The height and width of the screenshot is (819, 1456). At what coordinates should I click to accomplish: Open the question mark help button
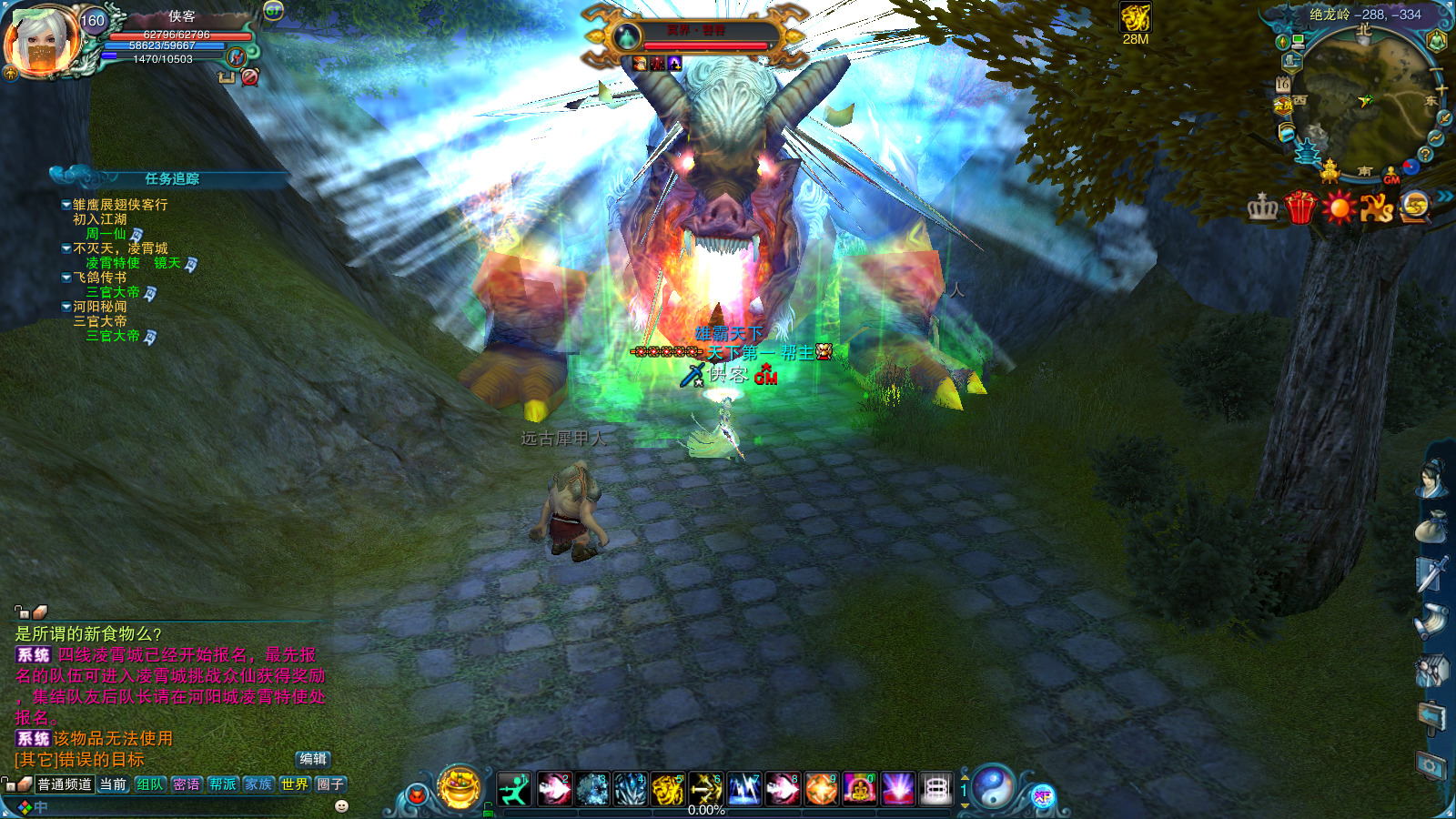point(1425,155)
